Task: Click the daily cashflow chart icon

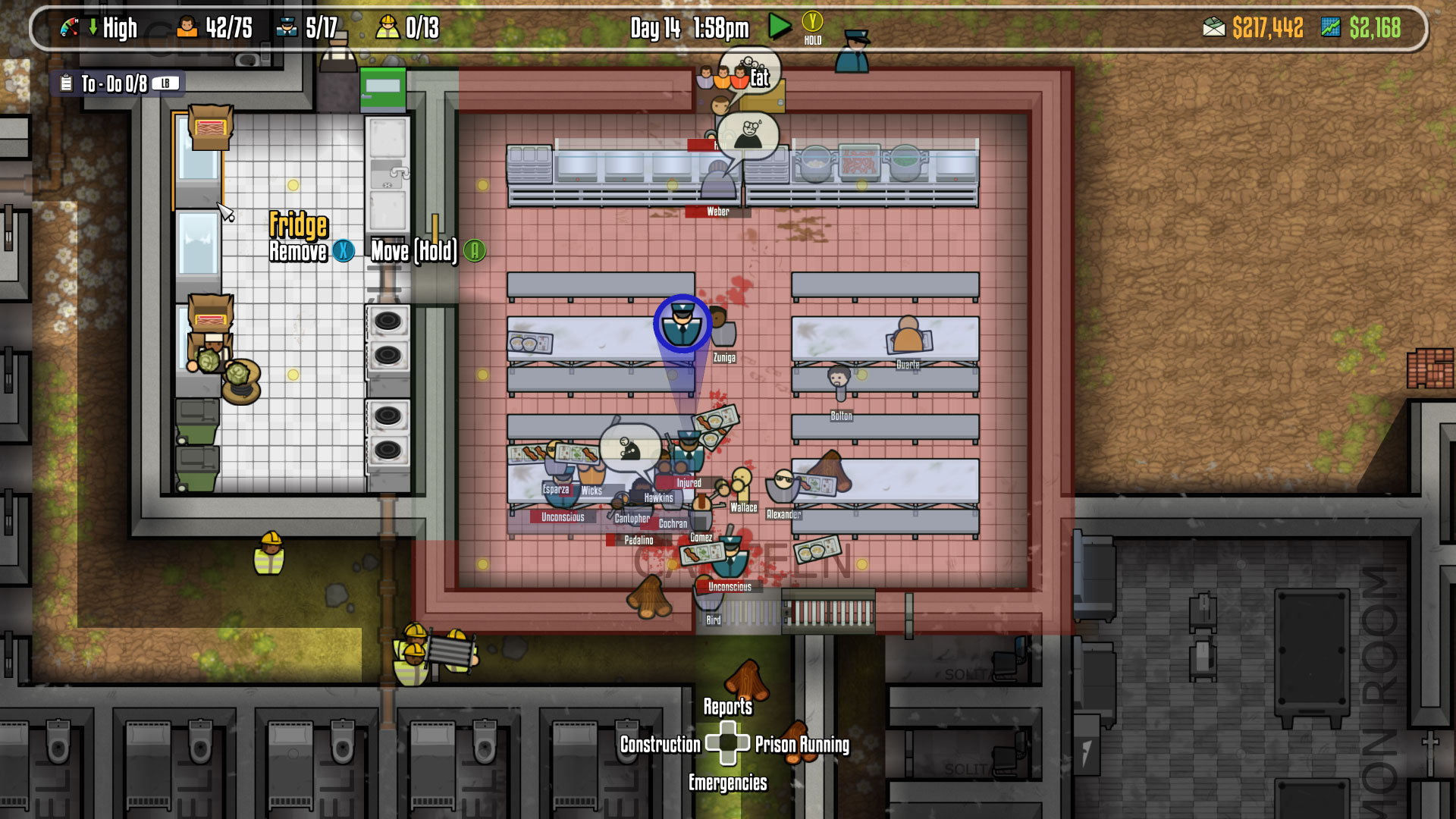Action: click(x=1331, y=28)
